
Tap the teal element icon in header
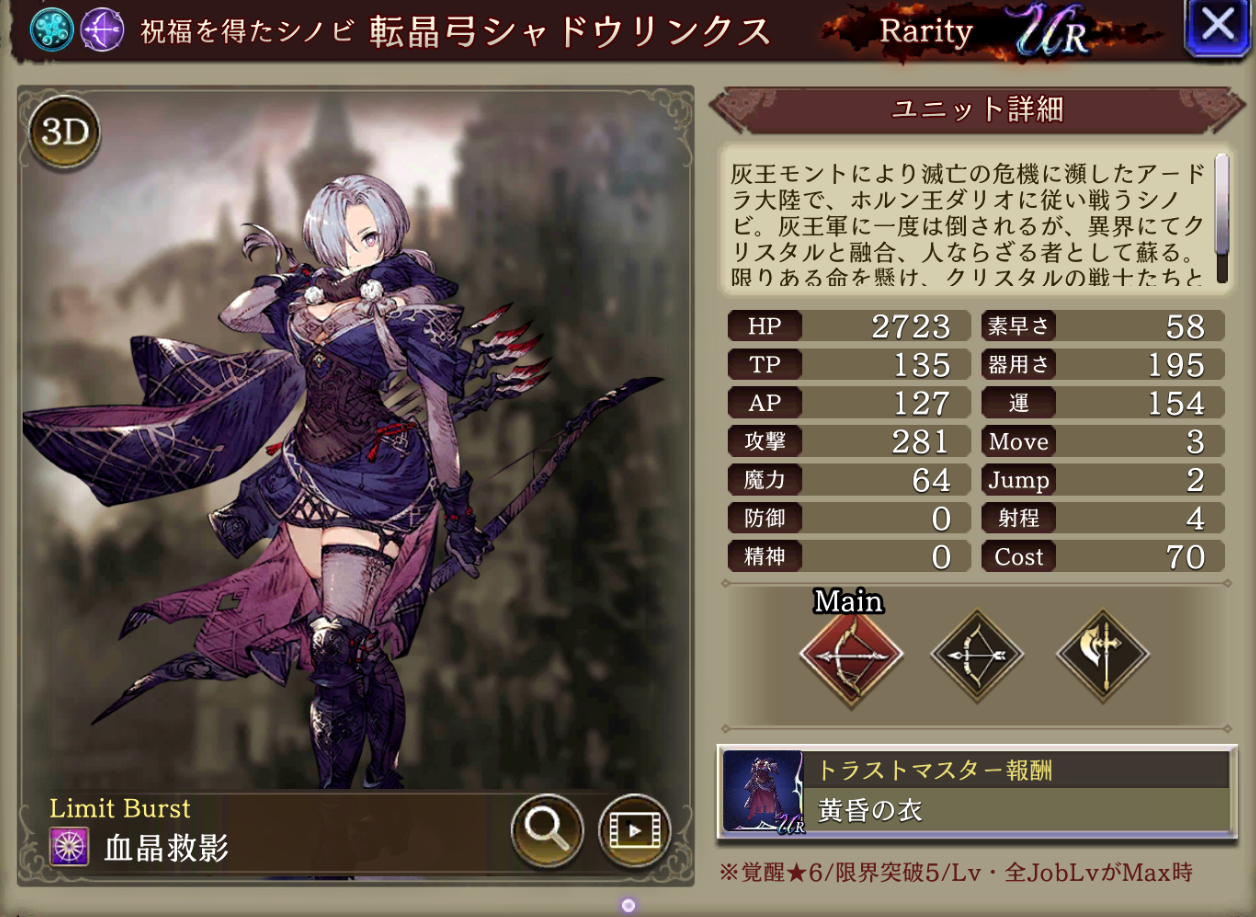[50, 30]
